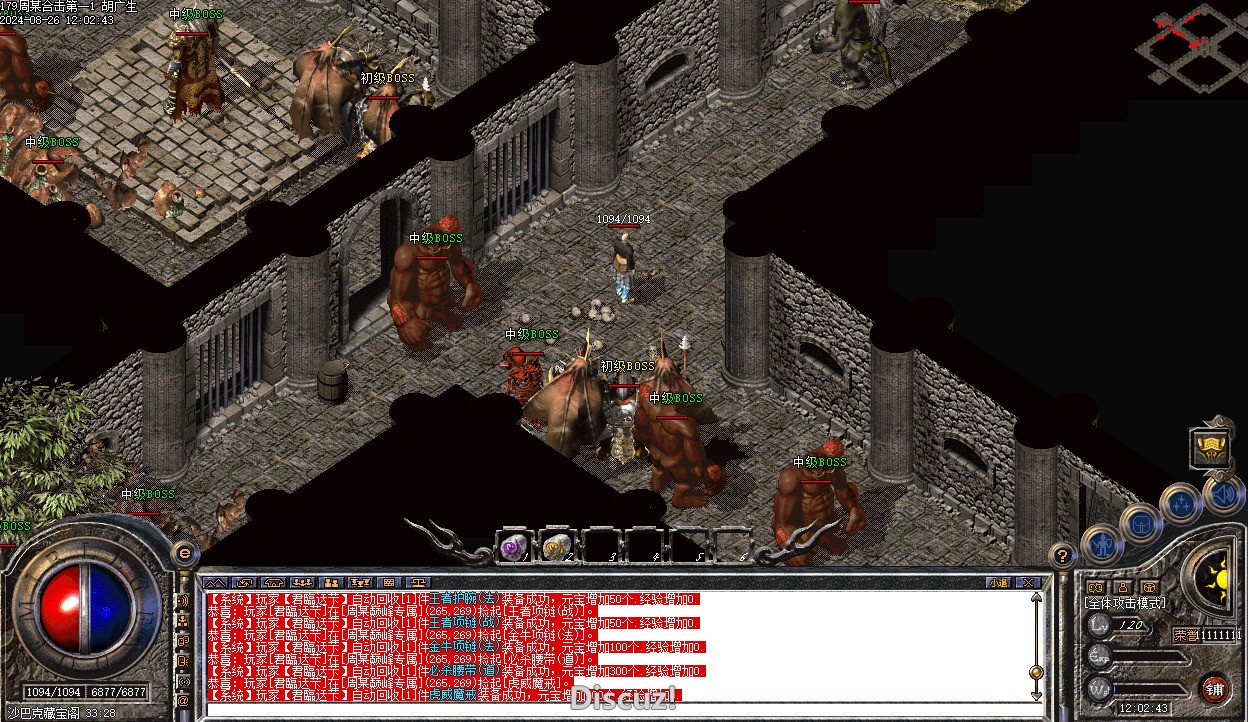Select the purple swirl stone in hotbar slot 1
1248x722 pixels.
[514, 547]
